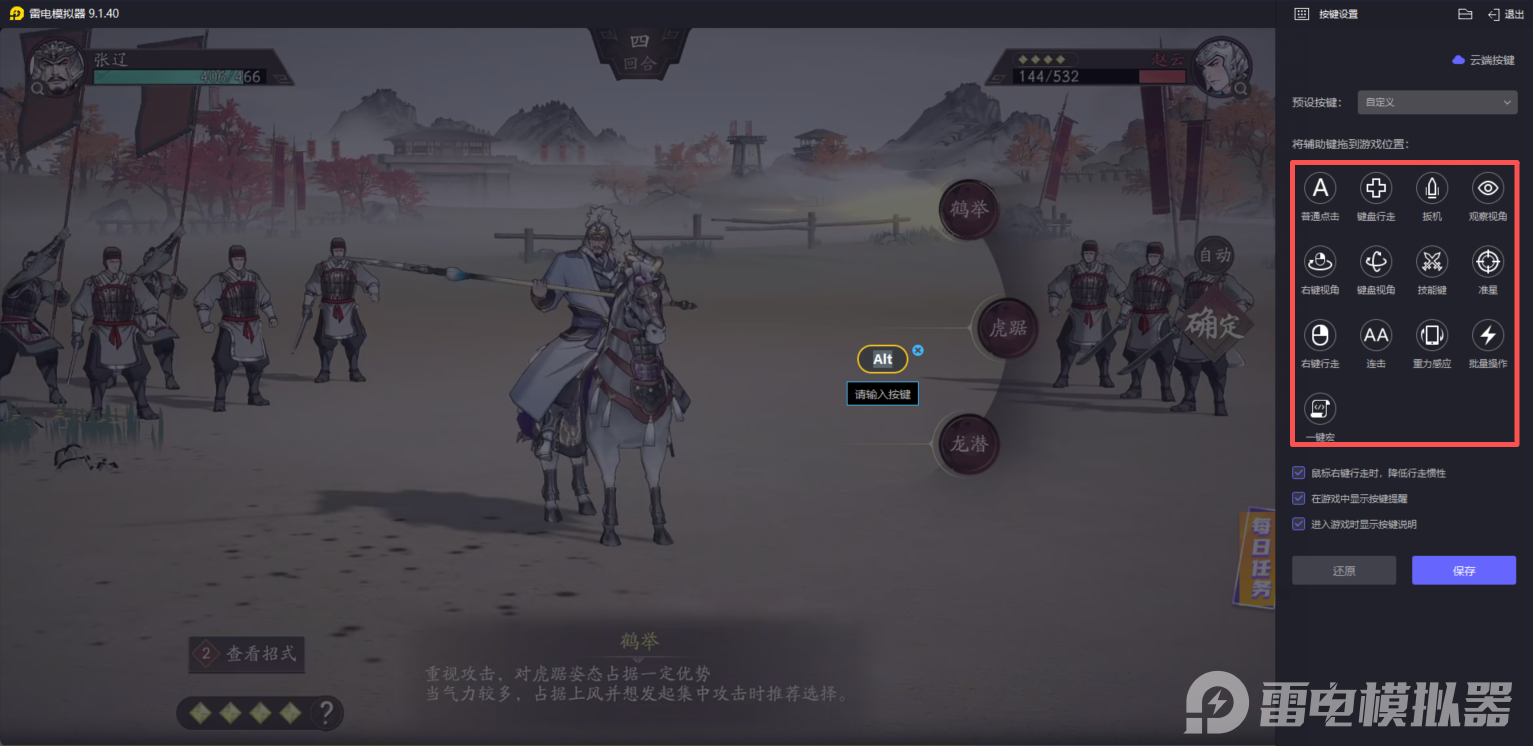Choose the 技能键 (skill key) icon
Screen dimensions: 1533x746
[1432, 262]
